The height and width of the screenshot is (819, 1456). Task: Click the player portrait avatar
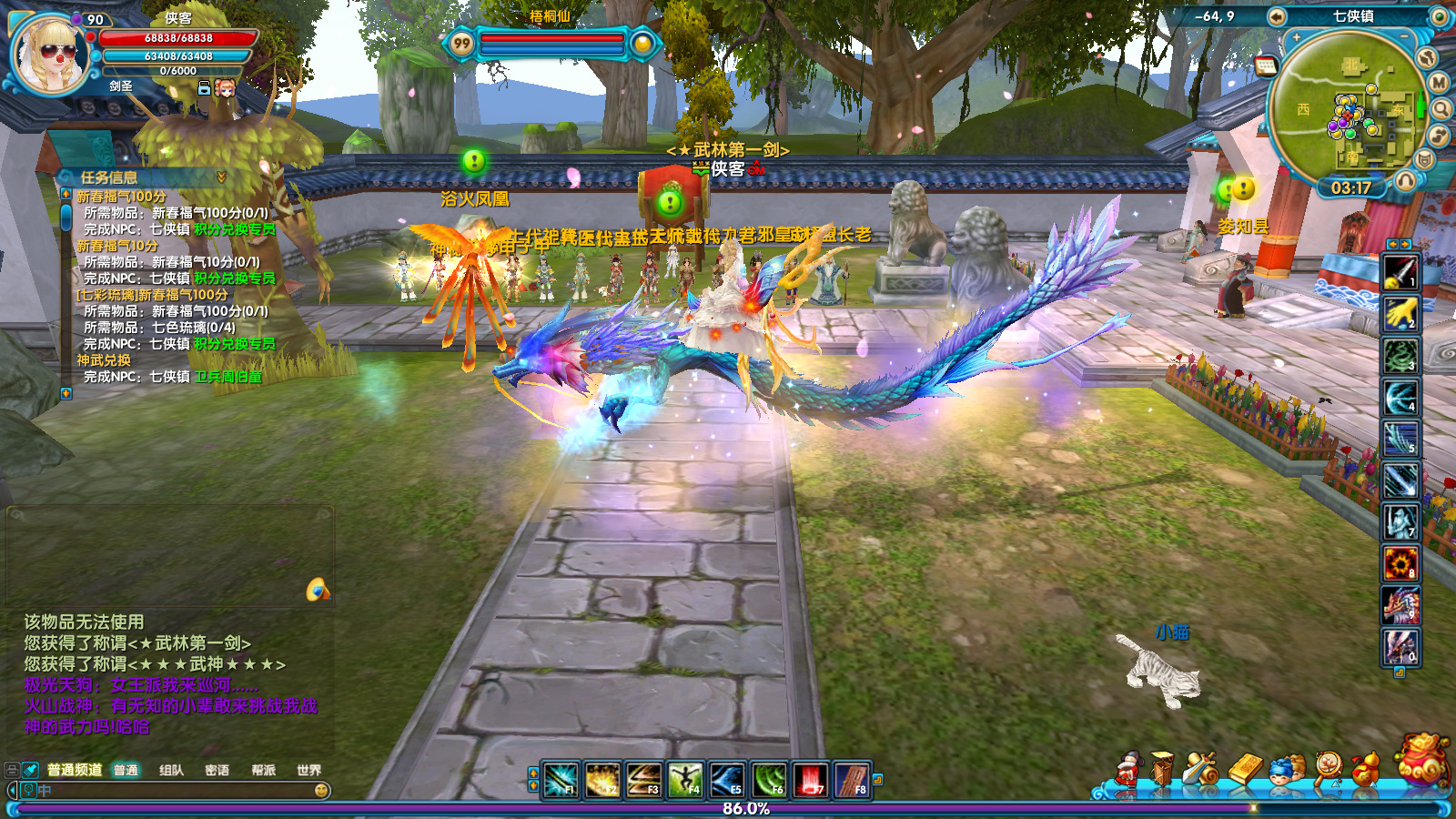tap(49, 55)
